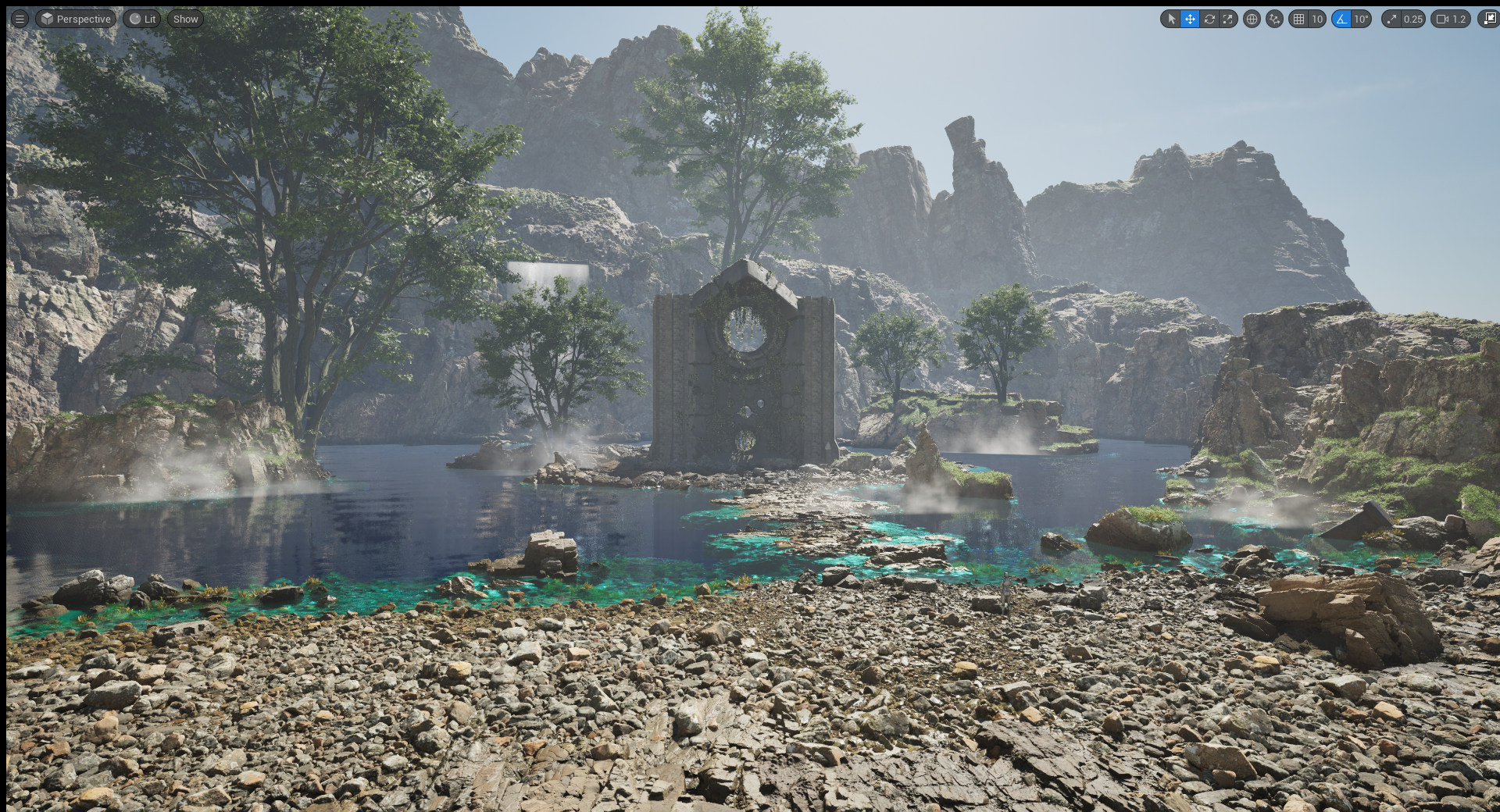The height and width of the screenshot is (812, 1500).
Task: Open the Perspective view dropdown
Action: click(76, 19)
